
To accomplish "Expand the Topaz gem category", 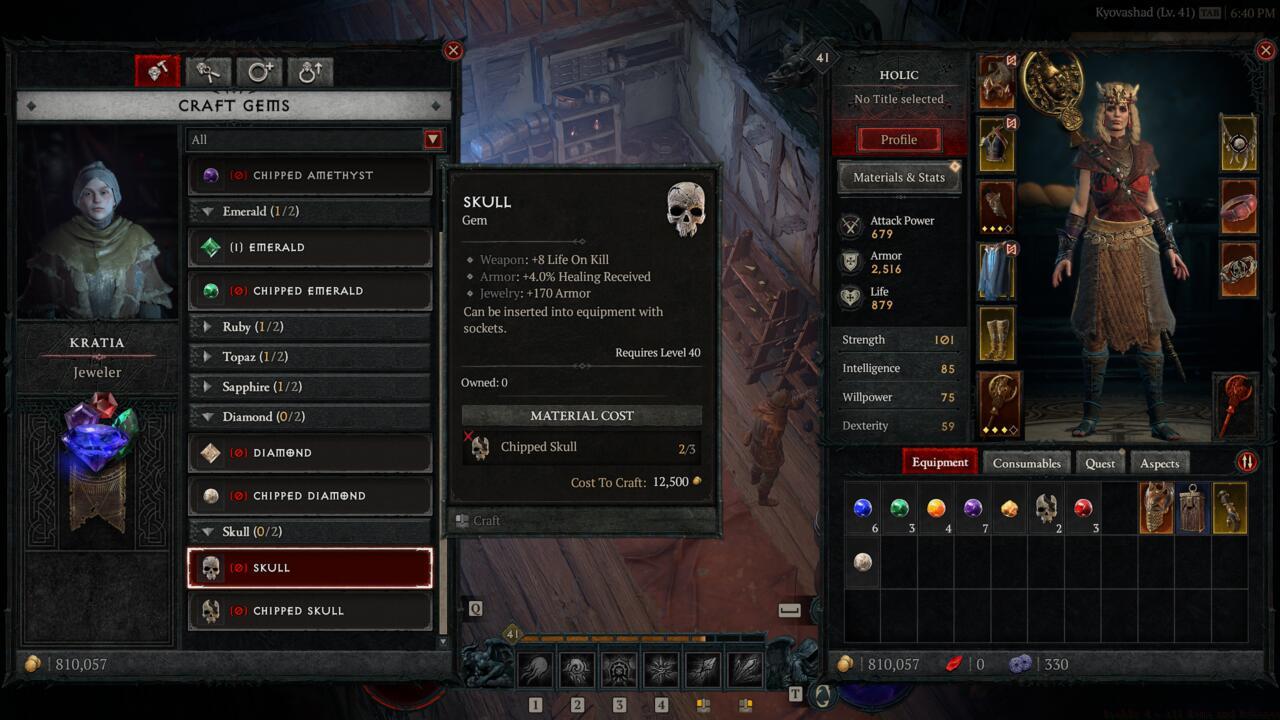I will coord(208,357).
